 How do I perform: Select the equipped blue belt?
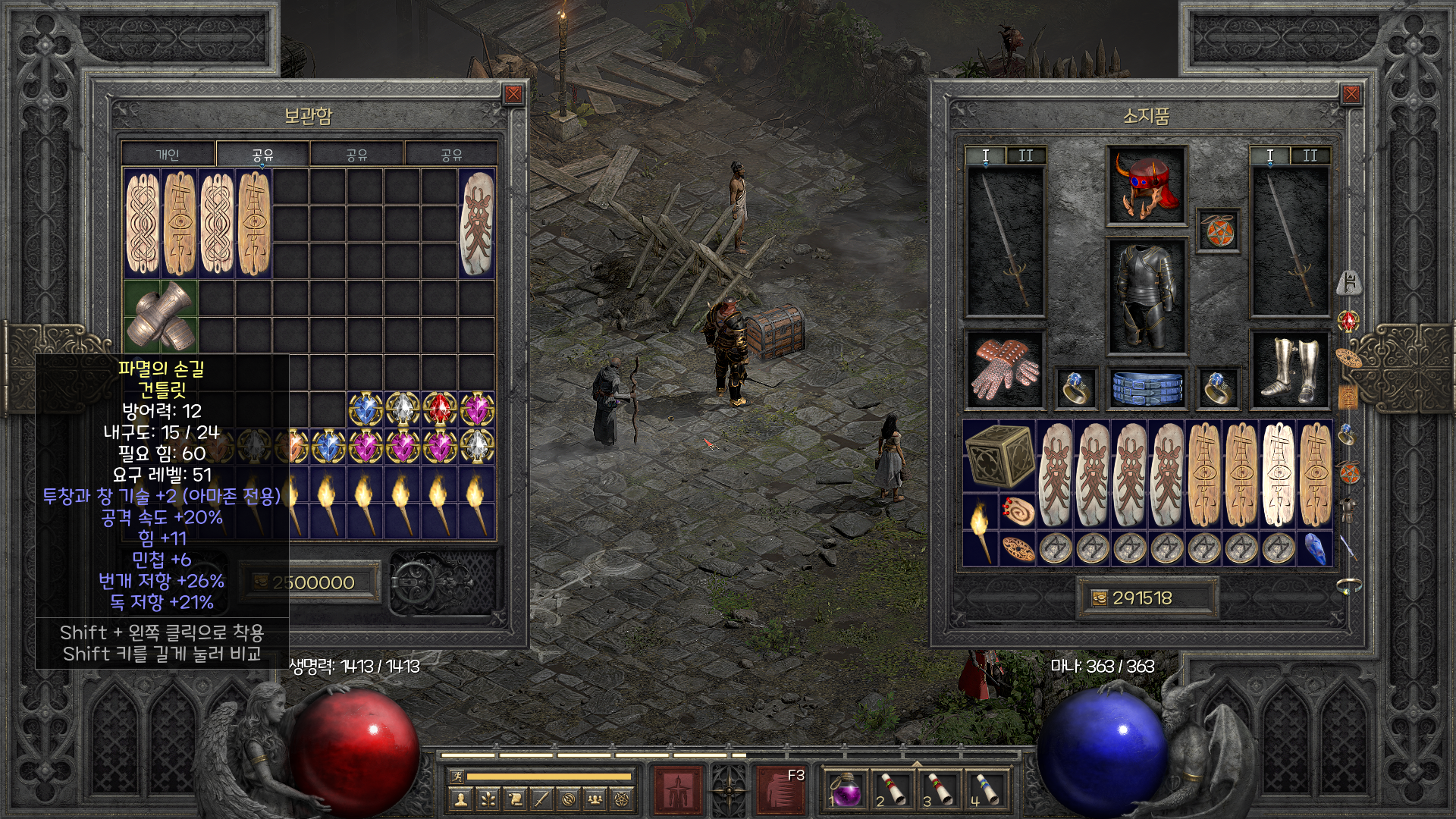point(1146,387)
